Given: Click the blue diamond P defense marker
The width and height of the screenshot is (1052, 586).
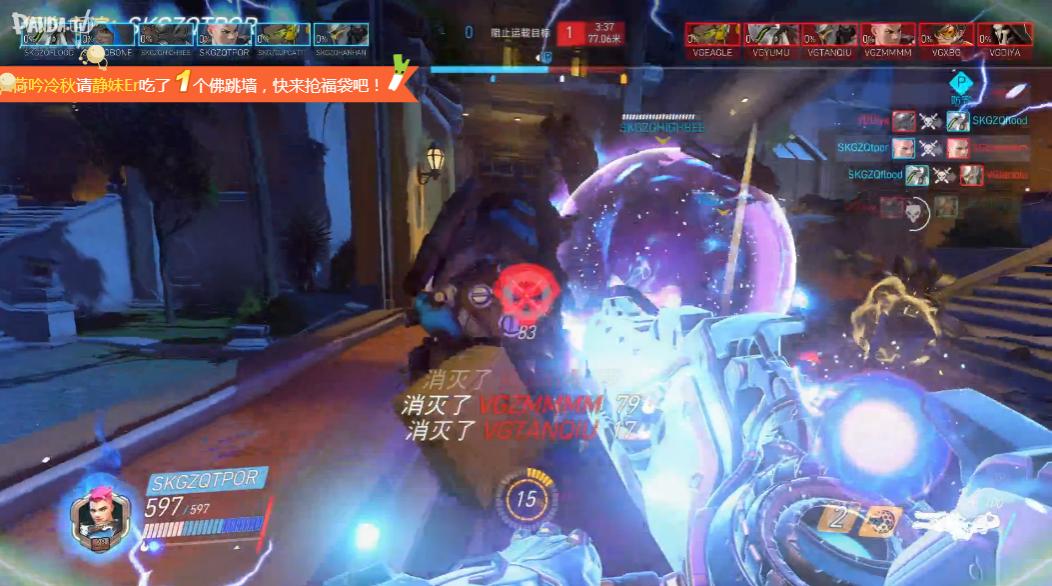Looking at the screenshot, I should (961, 82).
